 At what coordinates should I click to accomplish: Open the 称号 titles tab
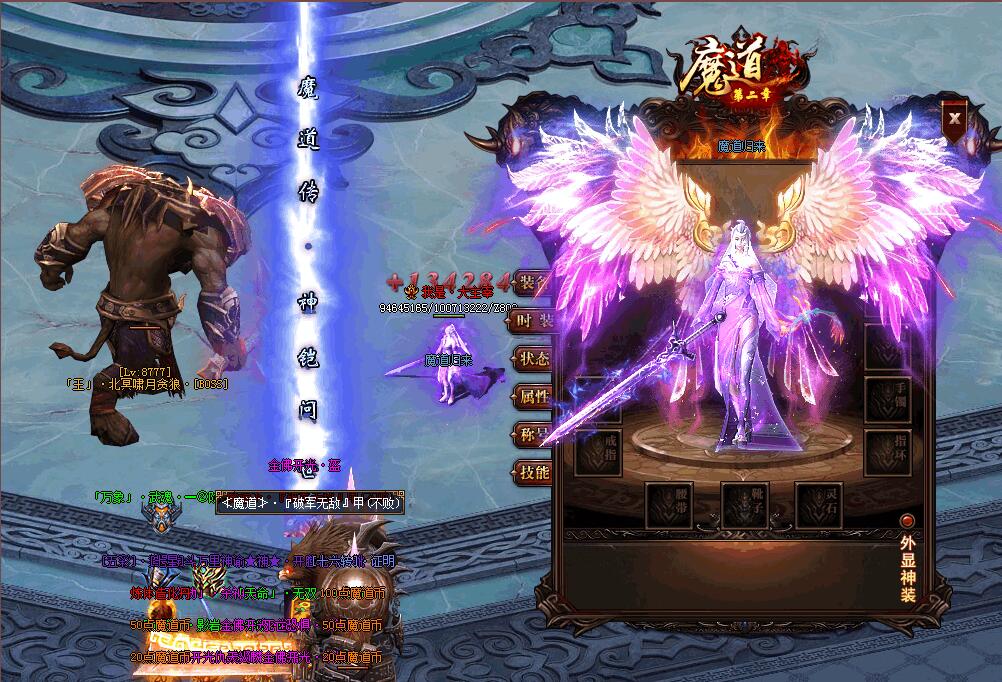pos(531,435)
